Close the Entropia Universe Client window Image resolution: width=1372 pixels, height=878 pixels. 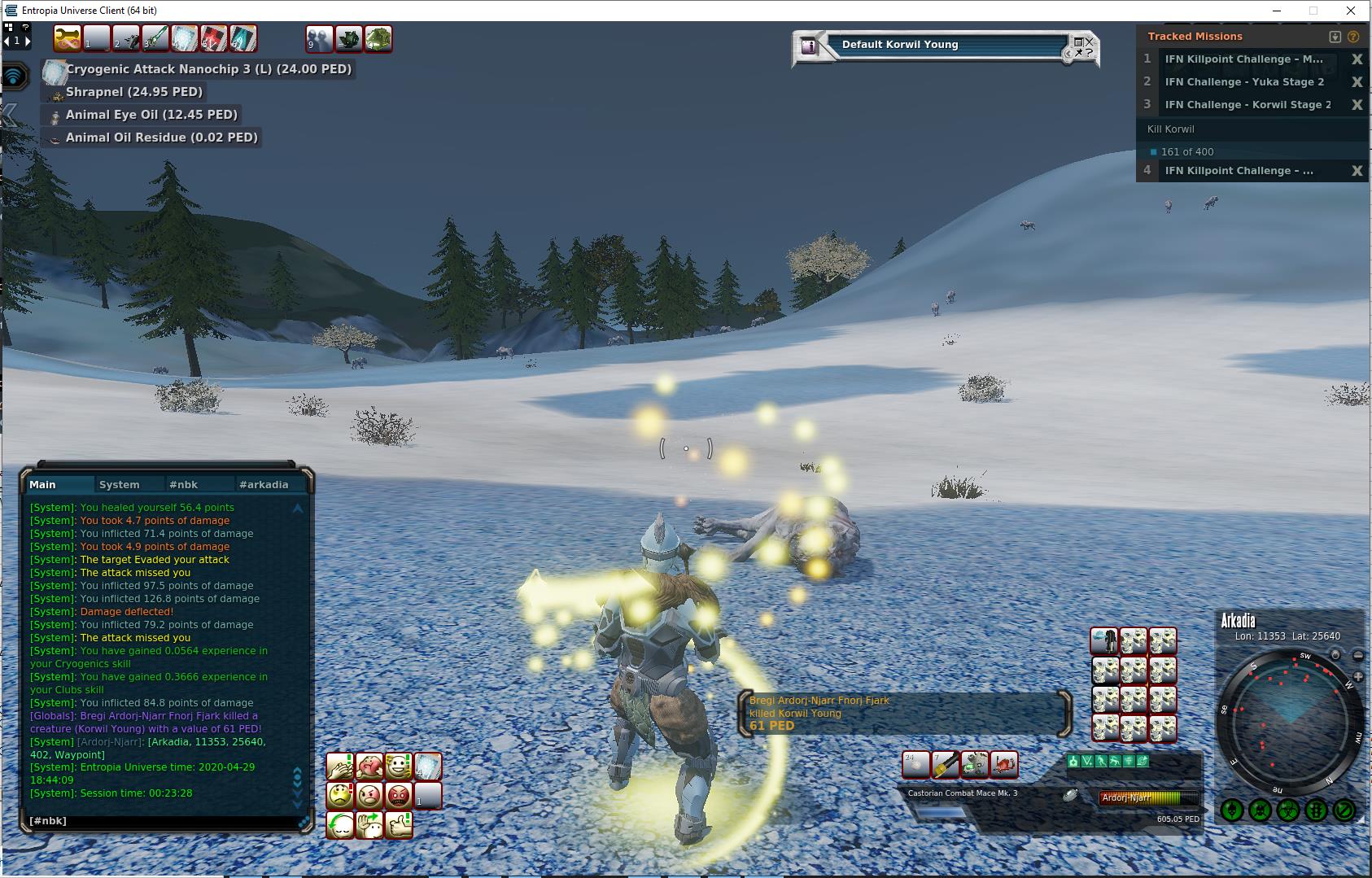pos(1352,11)
